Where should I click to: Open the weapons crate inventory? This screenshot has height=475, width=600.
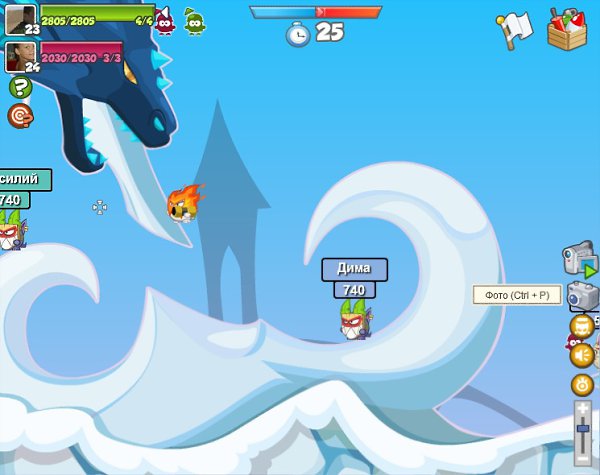(568, 28)
